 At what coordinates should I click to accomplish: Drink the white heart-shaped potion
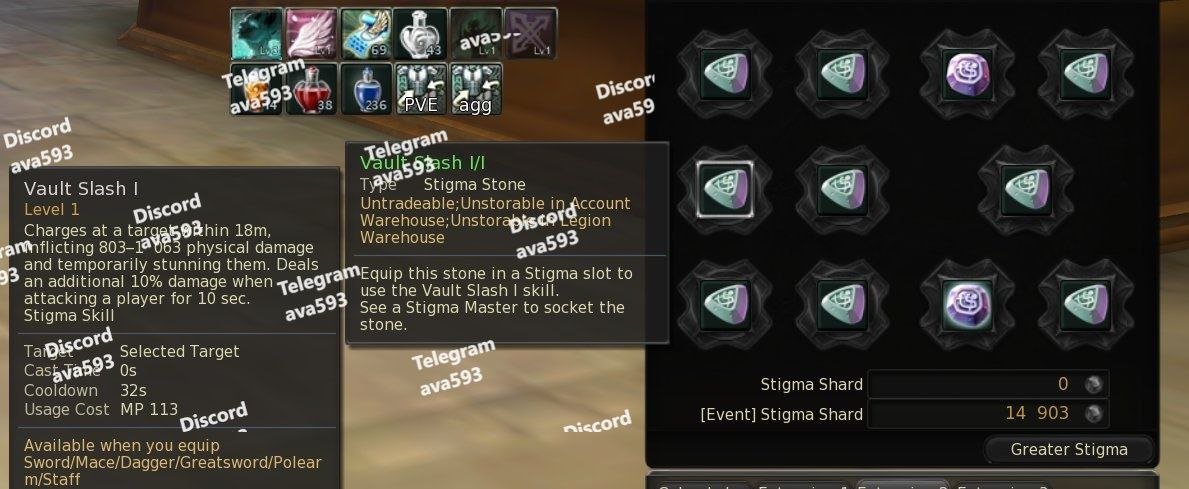tap(420, 34)
